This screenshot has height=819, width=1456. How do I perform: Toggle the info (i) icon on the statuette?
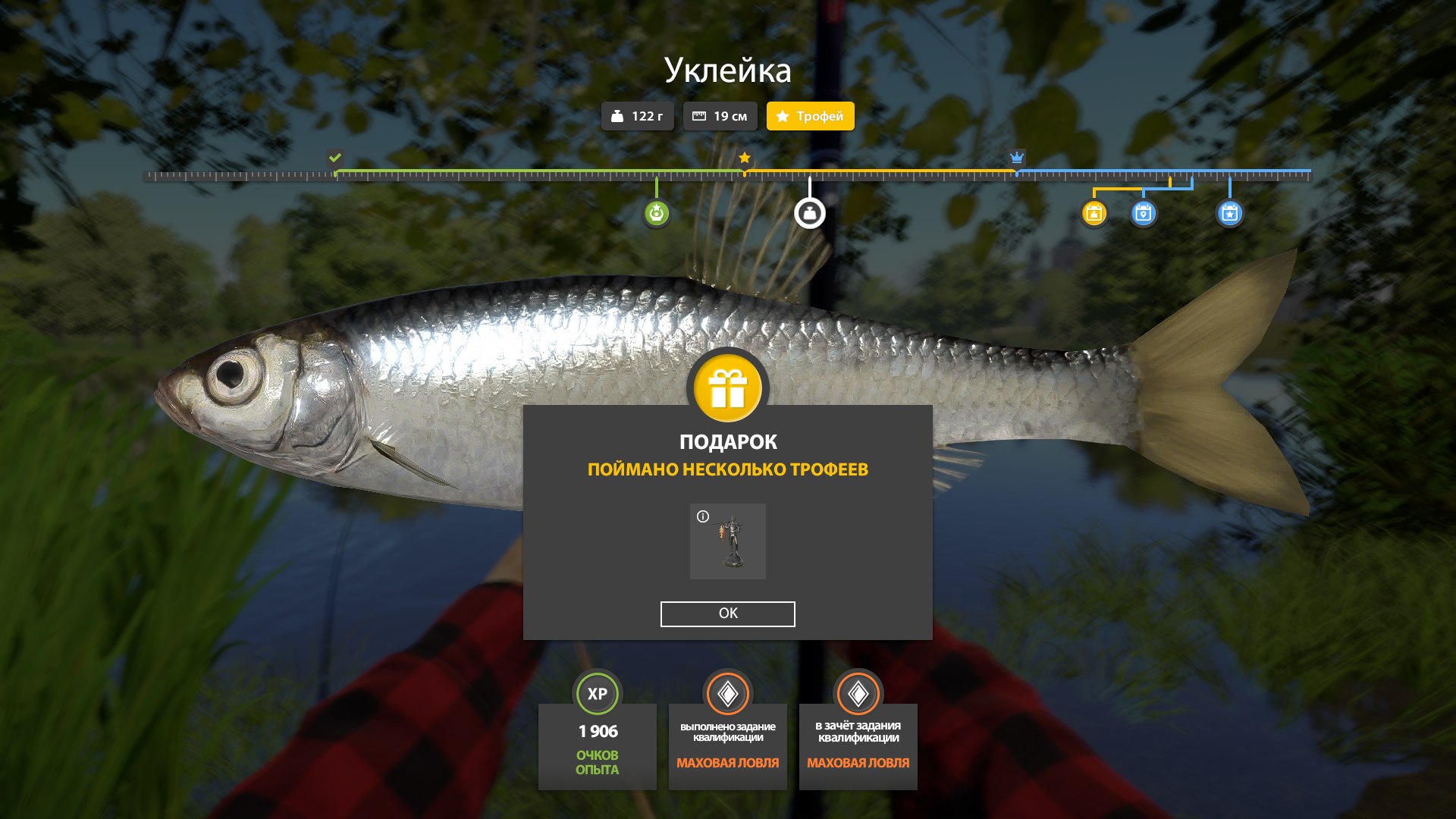(x=704, y=518)
